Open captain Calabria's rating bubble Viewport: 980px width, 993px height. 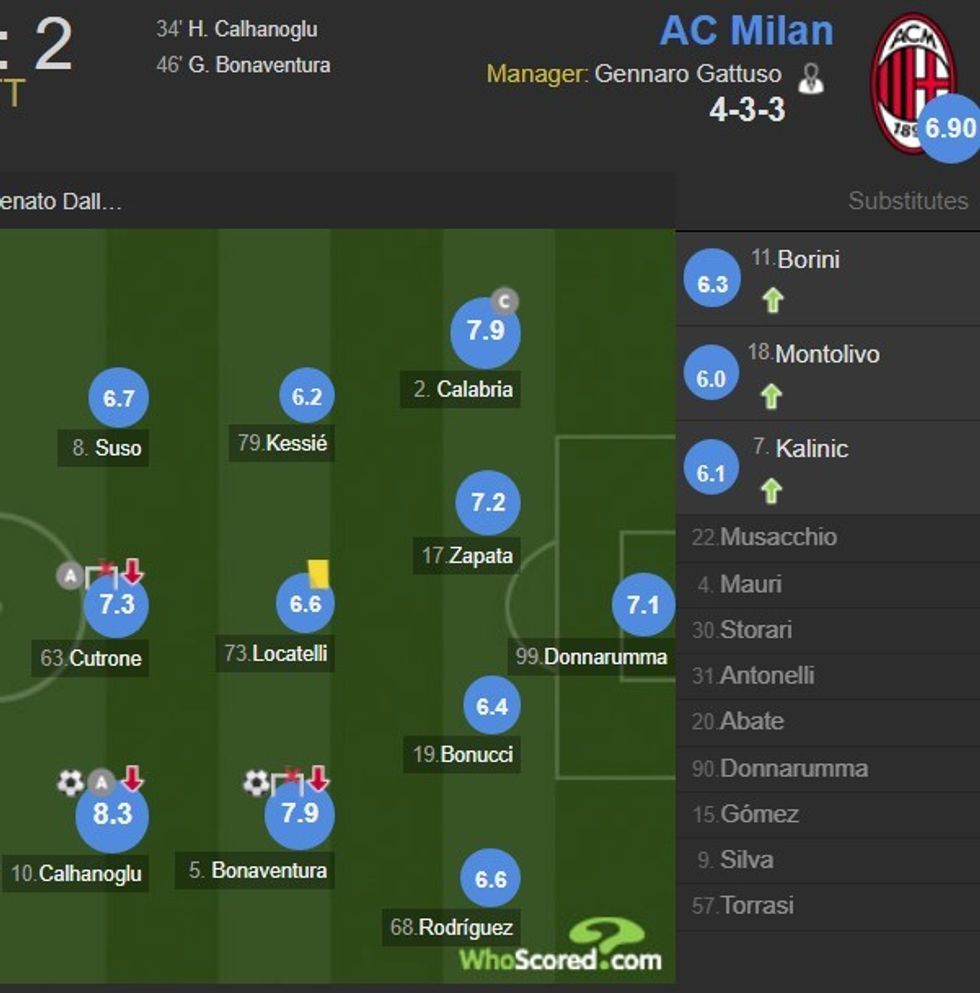point(485,331)
